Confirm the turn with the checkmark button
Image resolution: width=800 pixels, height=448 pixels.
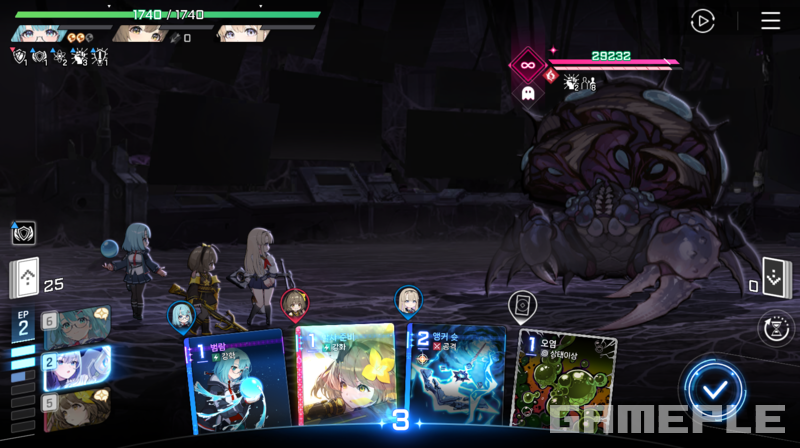[x=715, y=388]
